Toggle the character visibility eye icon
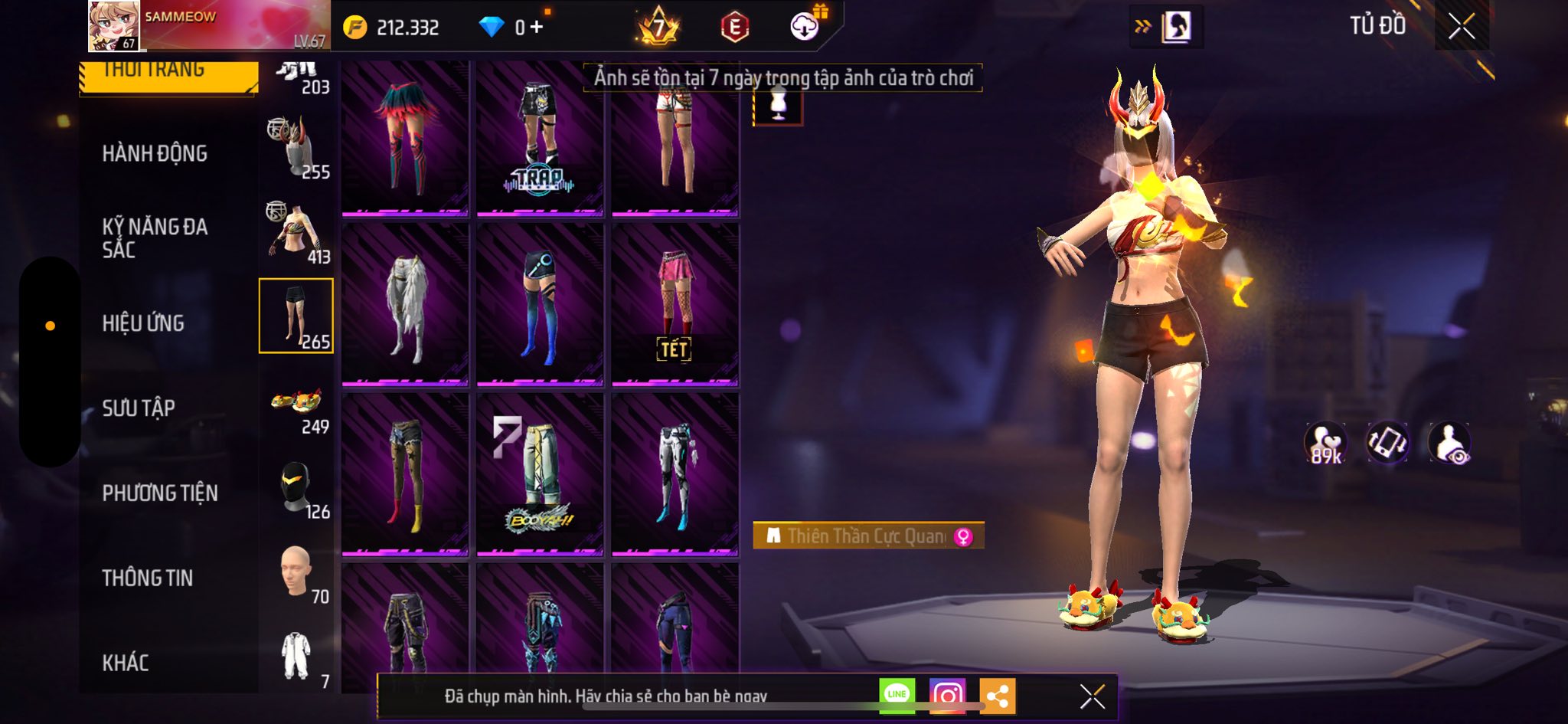Screen dimensions: 1568x724 (1449, 444)
